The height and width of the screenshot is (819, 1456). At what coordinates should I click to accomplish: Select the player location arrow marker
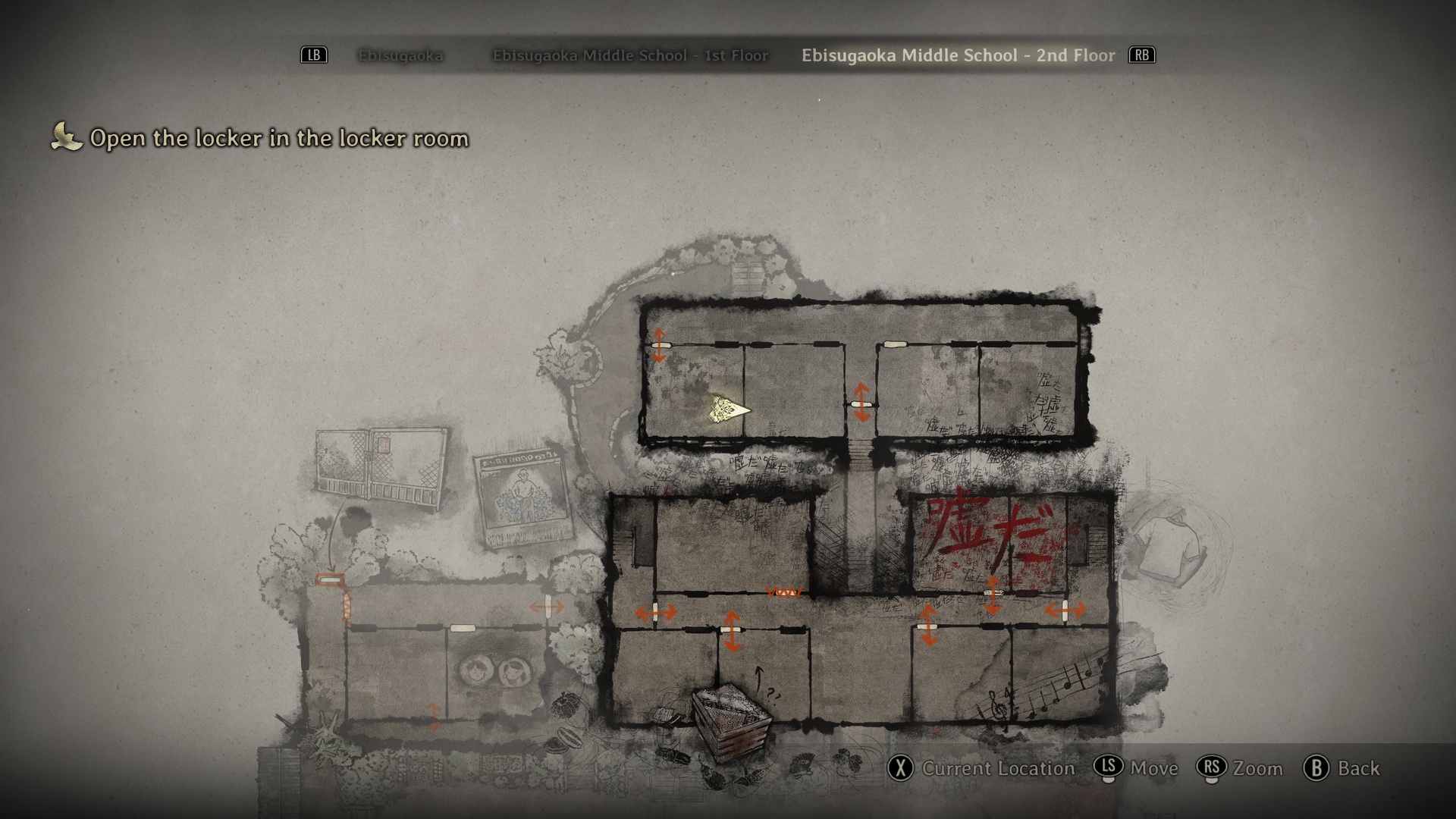click(x=729, y=410)
